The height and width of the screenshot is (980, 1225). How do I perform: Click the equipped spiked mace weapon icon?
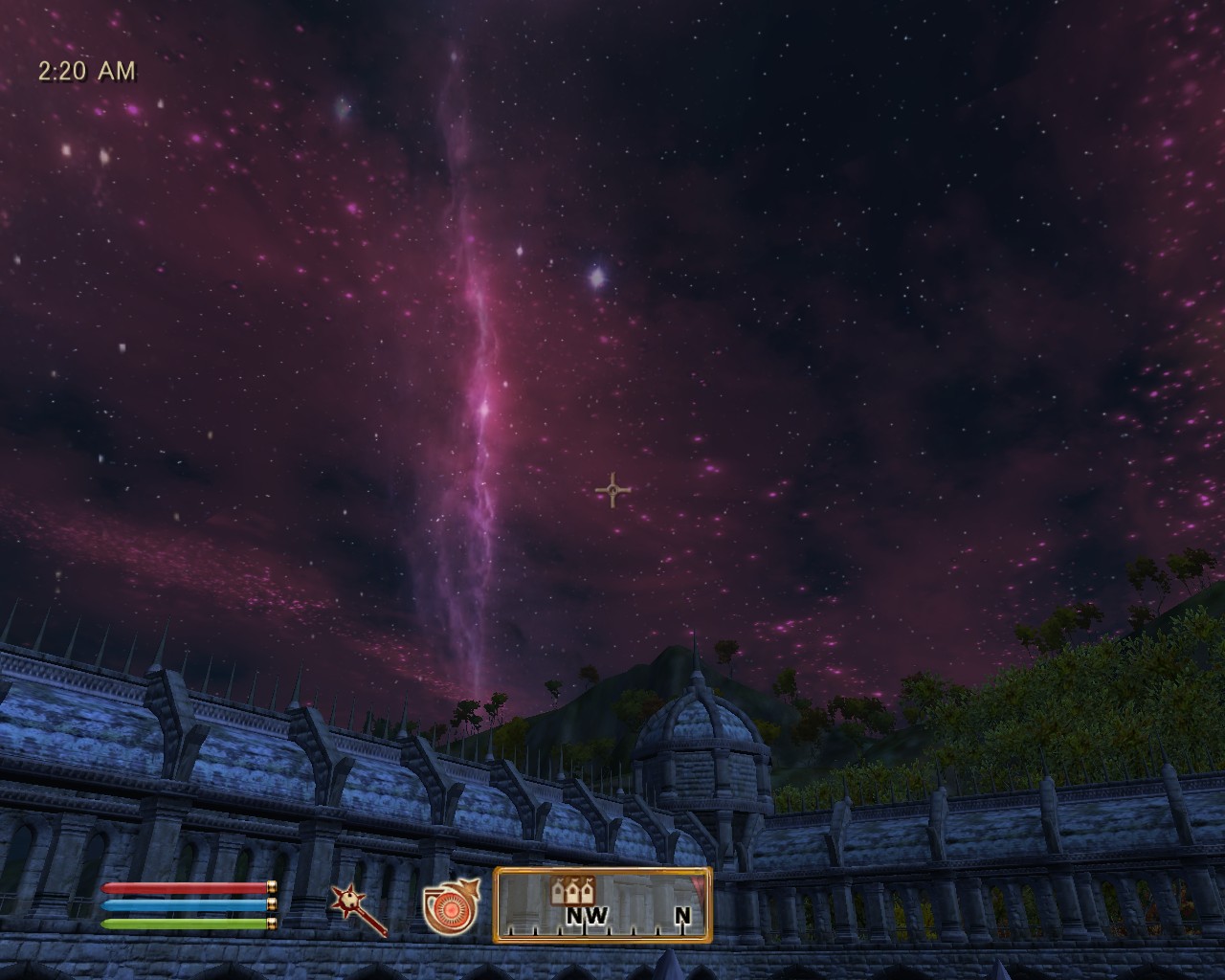pyautogui.click(x=357, y=907)
